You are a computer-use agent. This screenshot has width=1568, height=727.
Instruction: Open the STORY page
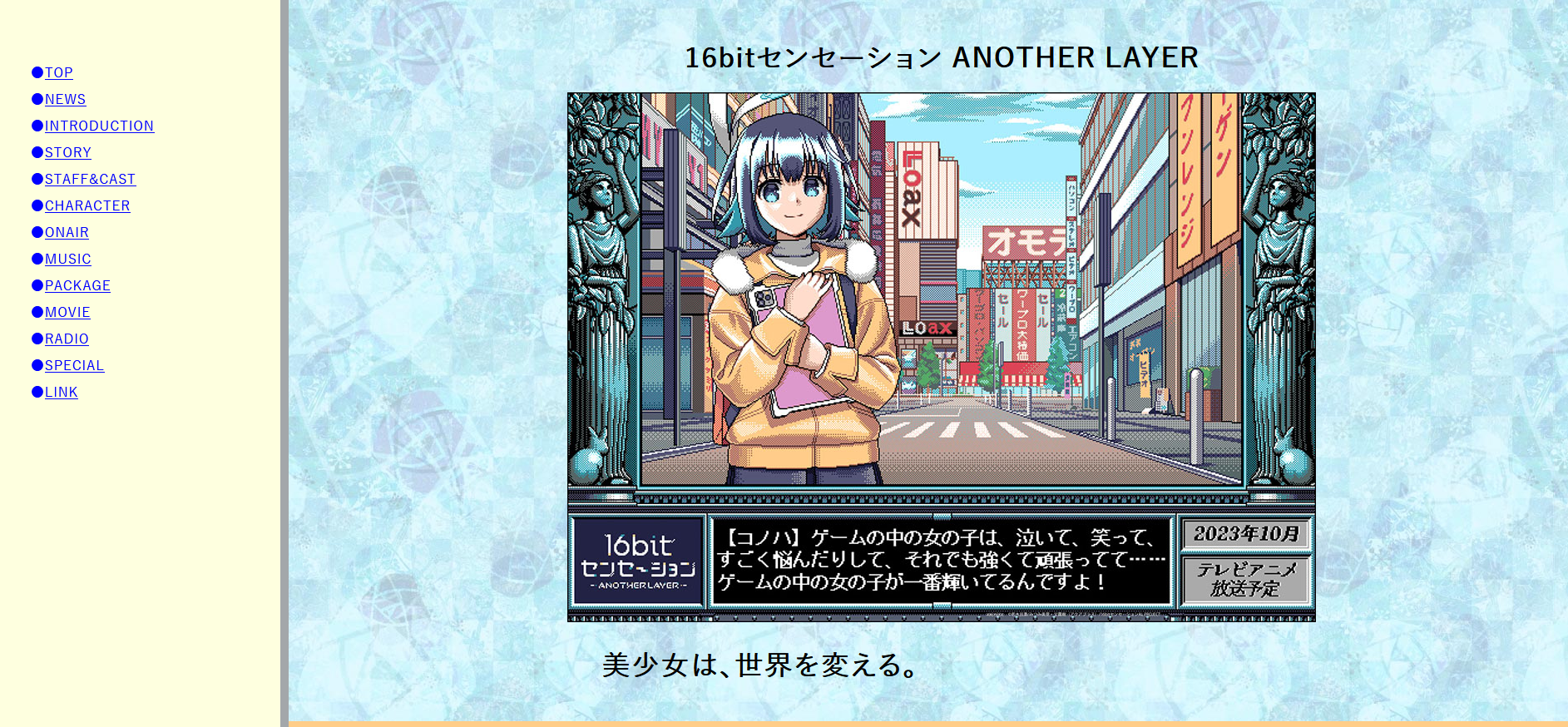pos(67,152)
